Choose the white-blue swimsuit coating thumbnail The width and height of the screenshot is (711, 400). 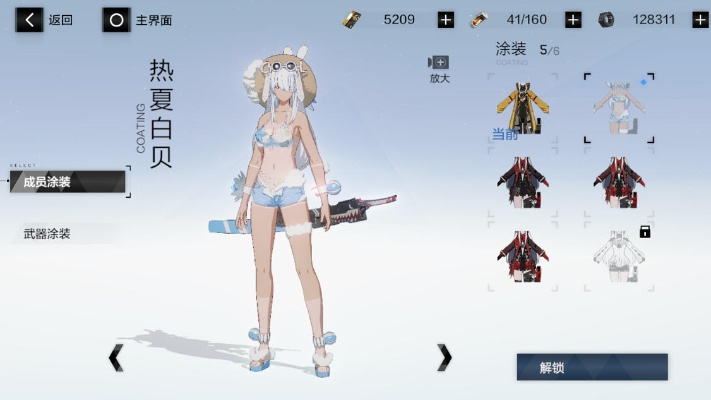pyautogui.click(x=618, y=108)
